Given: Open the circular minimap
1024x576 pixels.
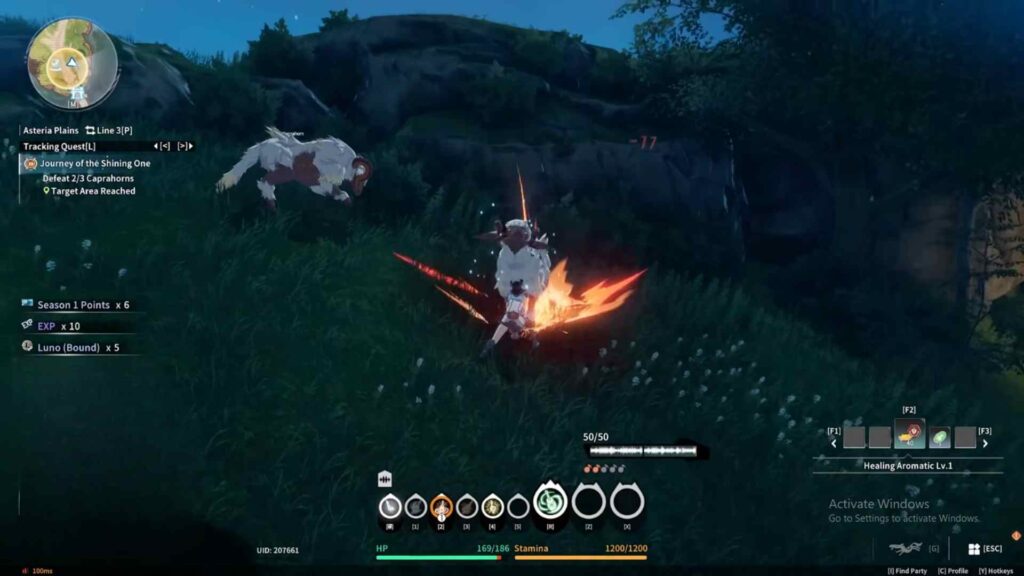Looking at the screenshot, I should (71, 63).
